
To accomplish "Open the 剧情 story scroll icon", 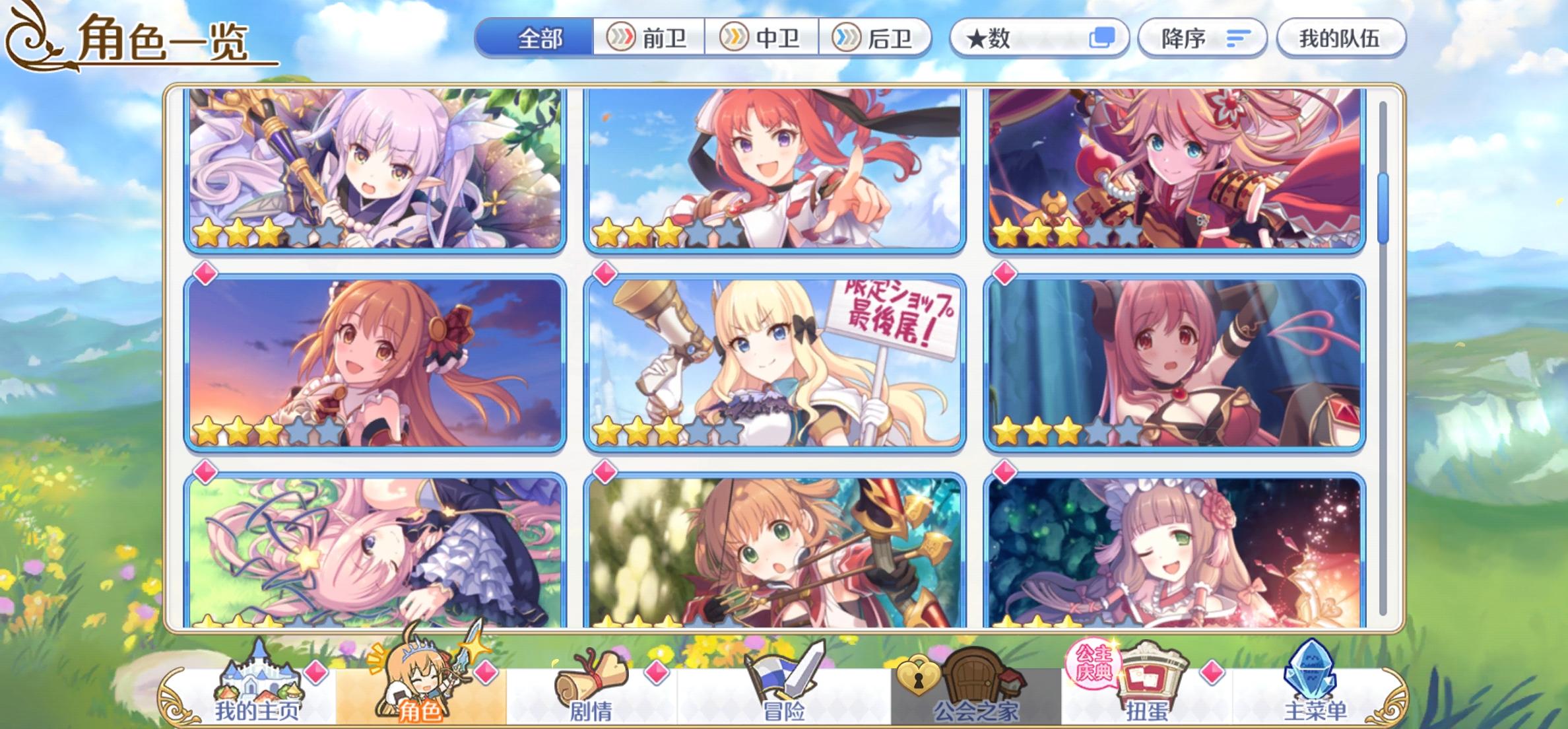I will 591,680.
